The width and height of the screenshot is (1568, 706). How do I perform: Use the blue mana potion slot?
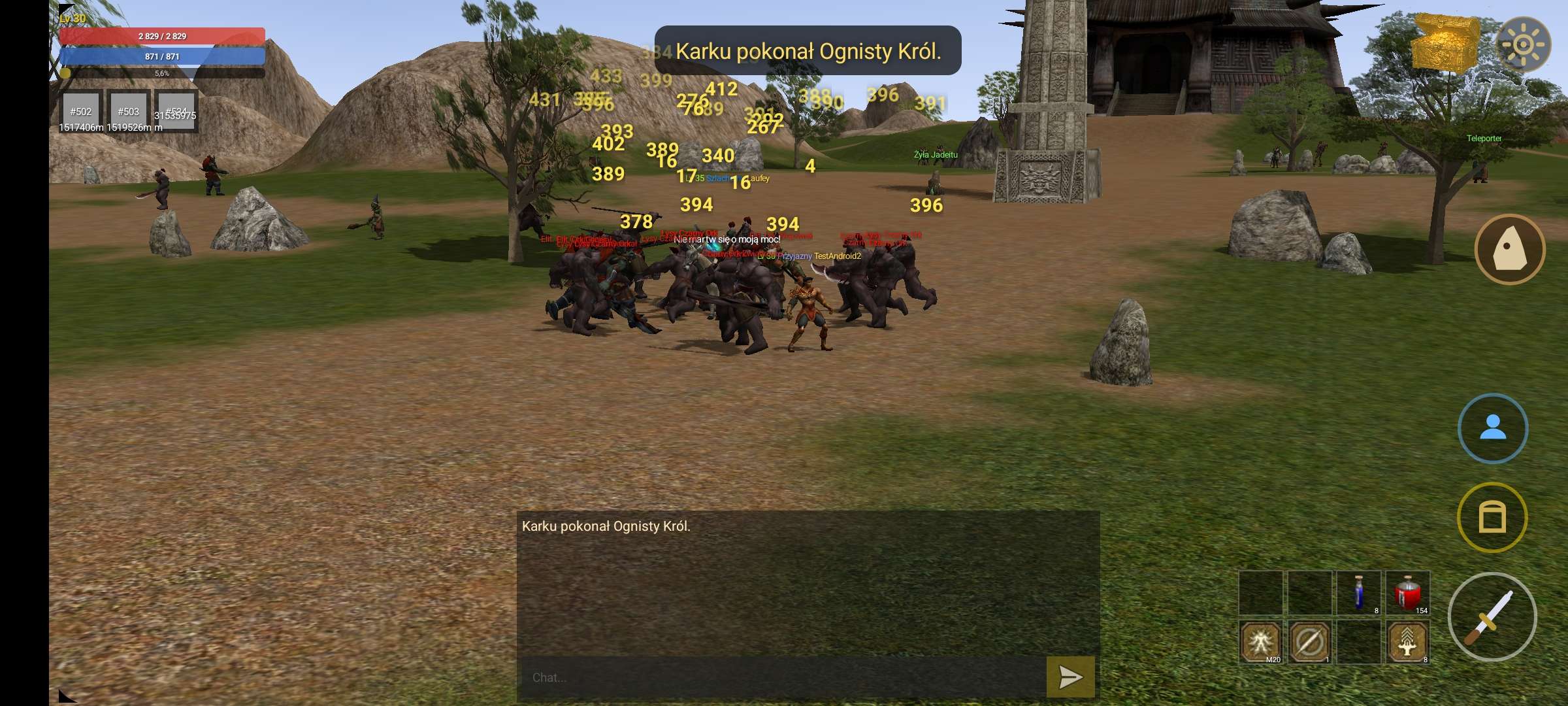pos(1359,593)
